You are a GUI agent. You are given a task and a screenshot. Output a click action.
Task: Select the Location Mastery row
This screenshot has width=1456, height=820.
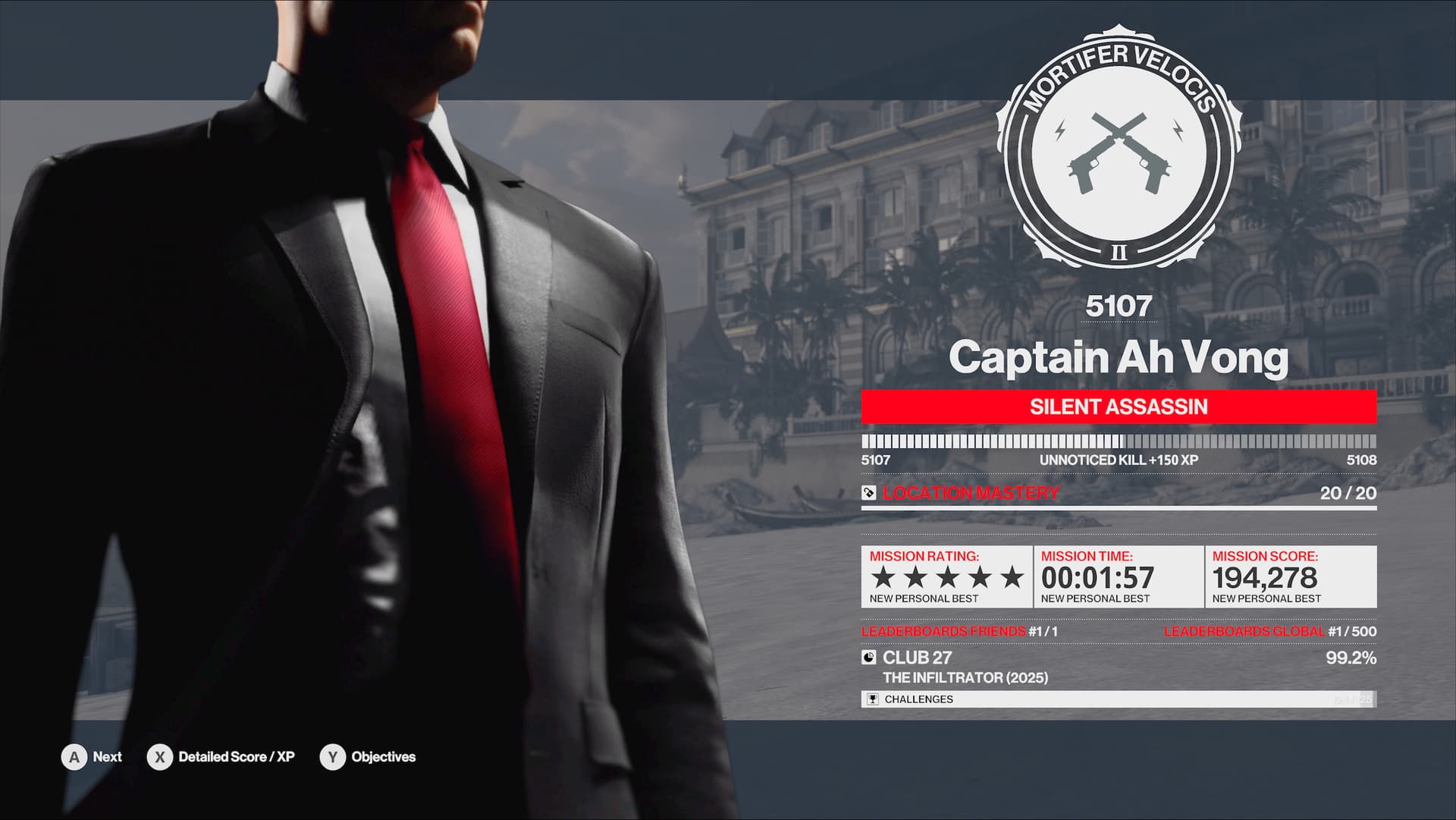1118,493
